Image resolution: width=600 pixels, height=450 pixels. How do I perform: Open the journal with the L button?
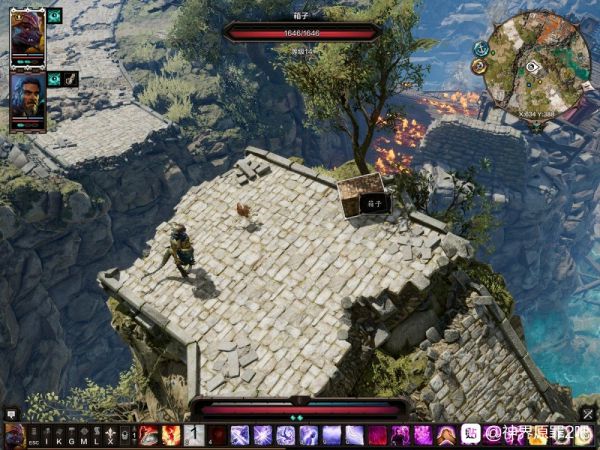tap(97, 436)
